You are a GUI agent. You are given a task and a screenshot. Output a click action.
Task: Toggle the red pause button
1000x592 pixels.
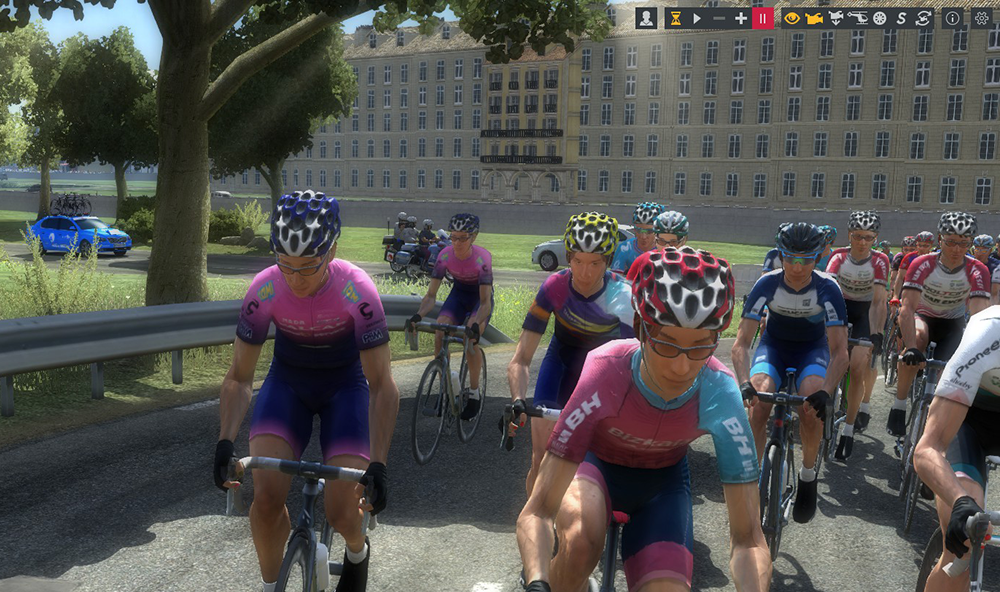point(763,18)
